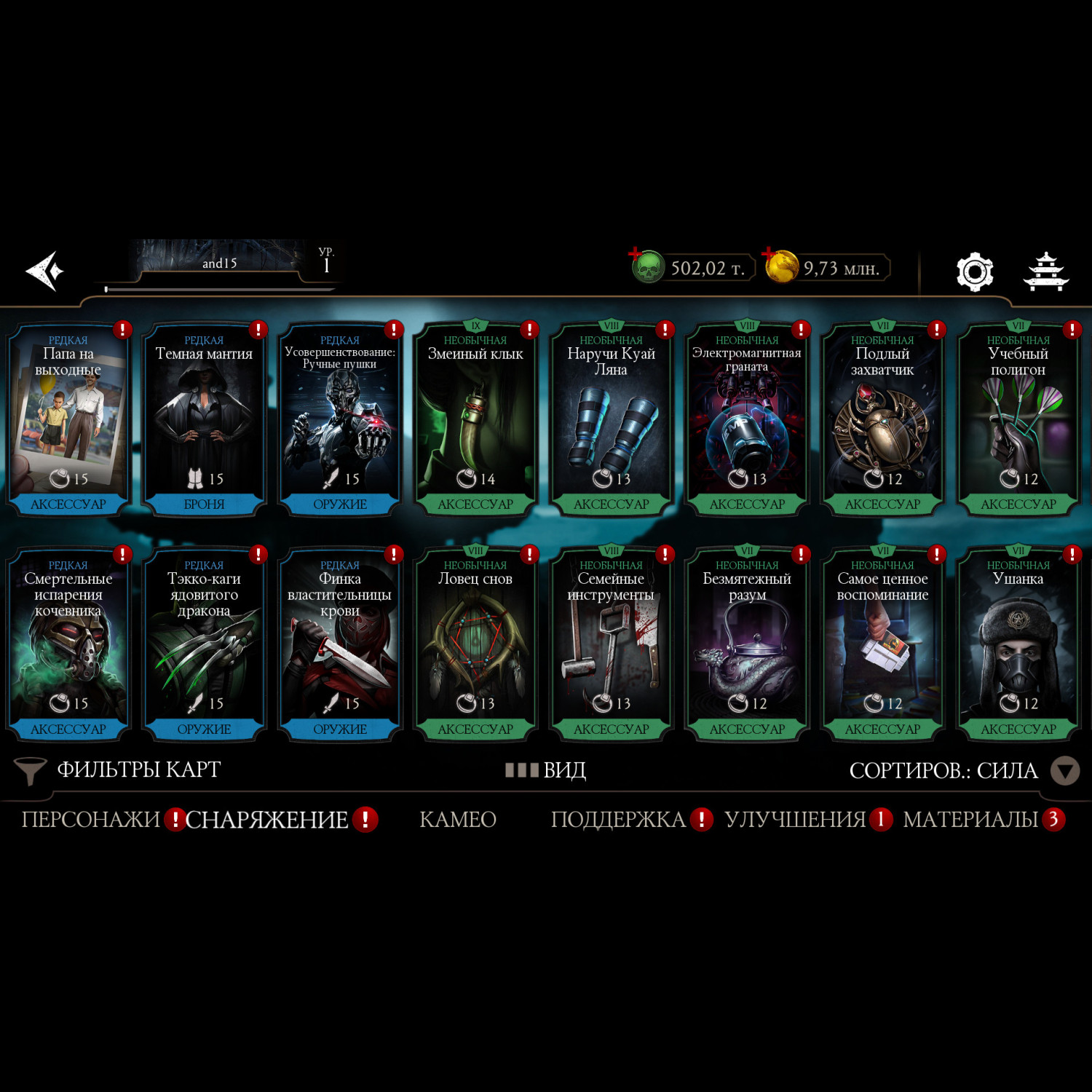
Task: Change the card view with ВИД
Action: tap(547, 770)
